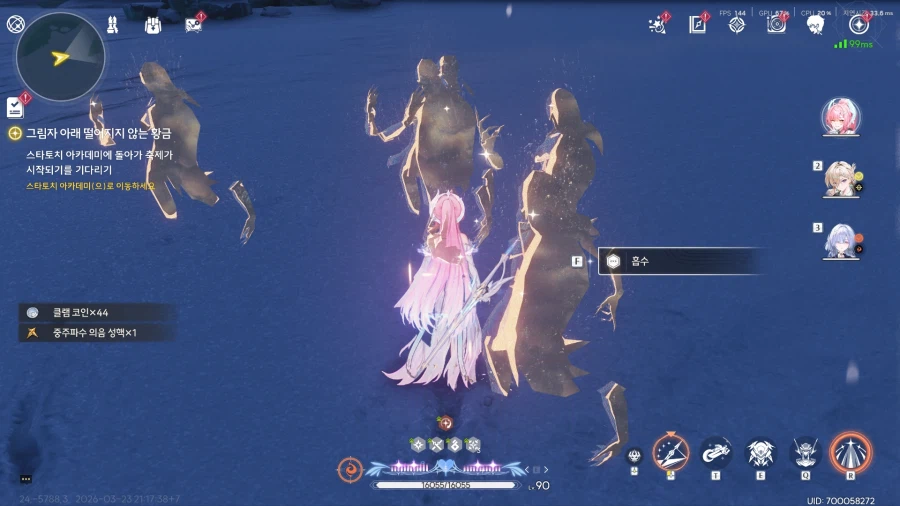This screenshot has width=900, height=506.
Task: Open the backpack inventory icon
Action: (153, 25)
